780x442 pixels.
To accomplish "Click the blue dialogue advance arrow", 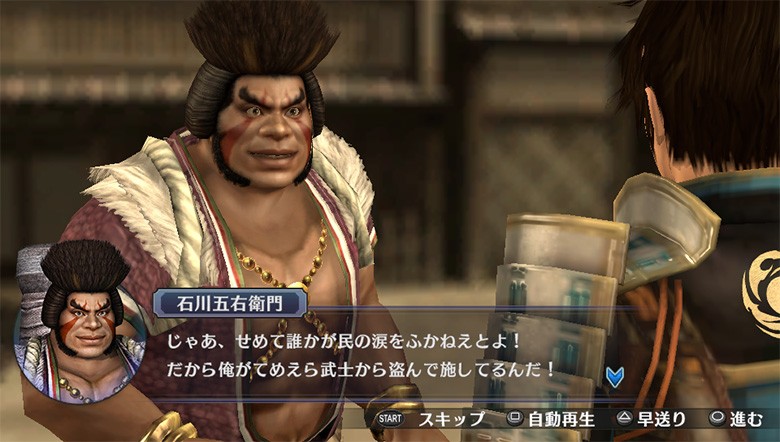I will pyautogui.click(x=614, y=376).
